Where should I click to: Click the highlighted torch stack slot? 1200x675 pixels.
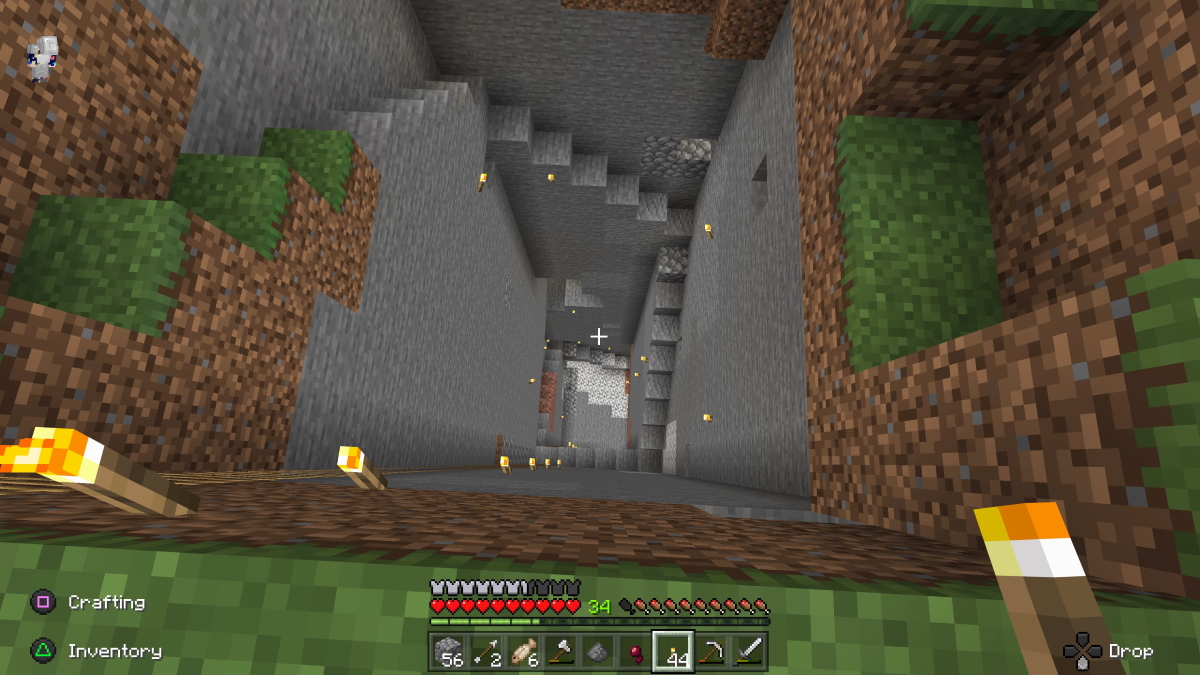(x=673, y=652)
